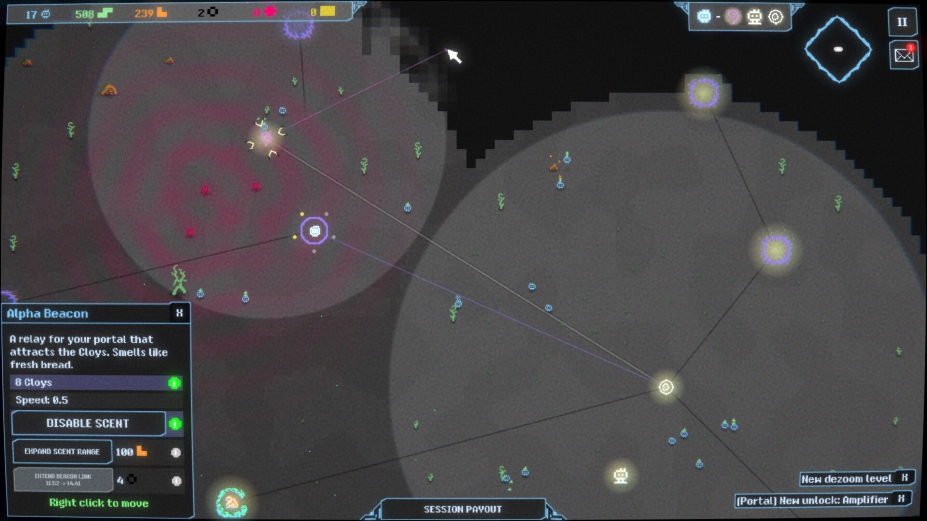Select the pink spiral icon
The image size is (927, 521).
[x=733, y=17]
